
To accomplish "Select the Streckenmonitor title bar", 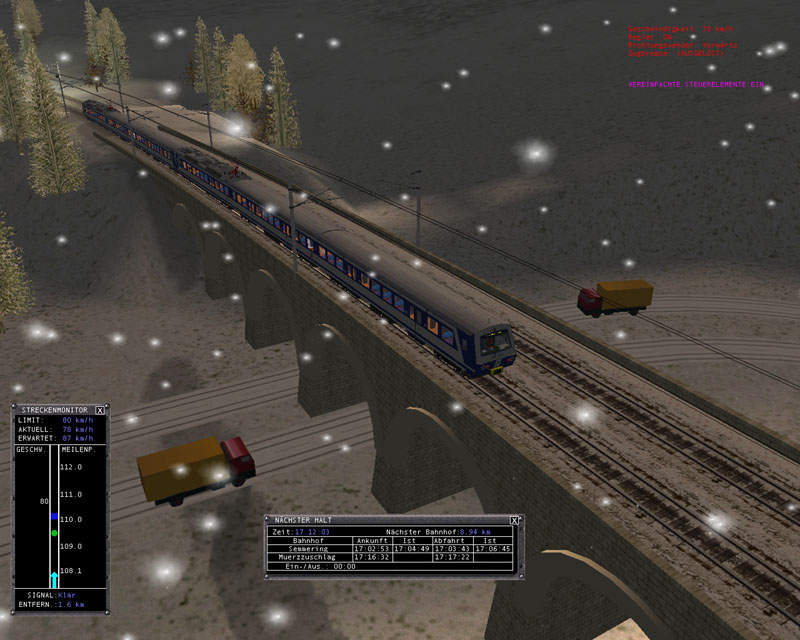I will [x=52, y=410].
